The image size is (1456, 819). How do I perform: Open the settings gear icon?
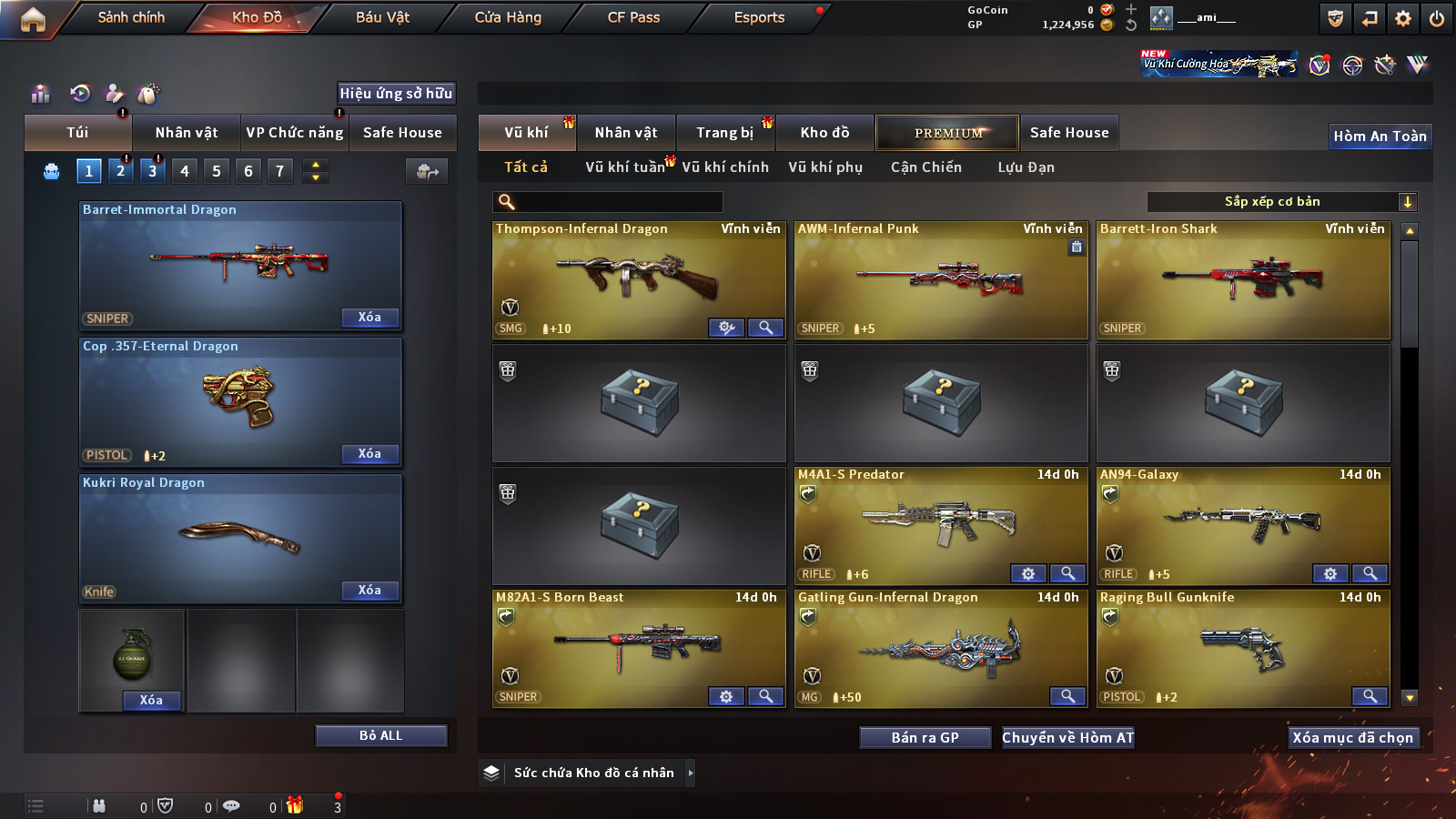(x=1403, y=18)
